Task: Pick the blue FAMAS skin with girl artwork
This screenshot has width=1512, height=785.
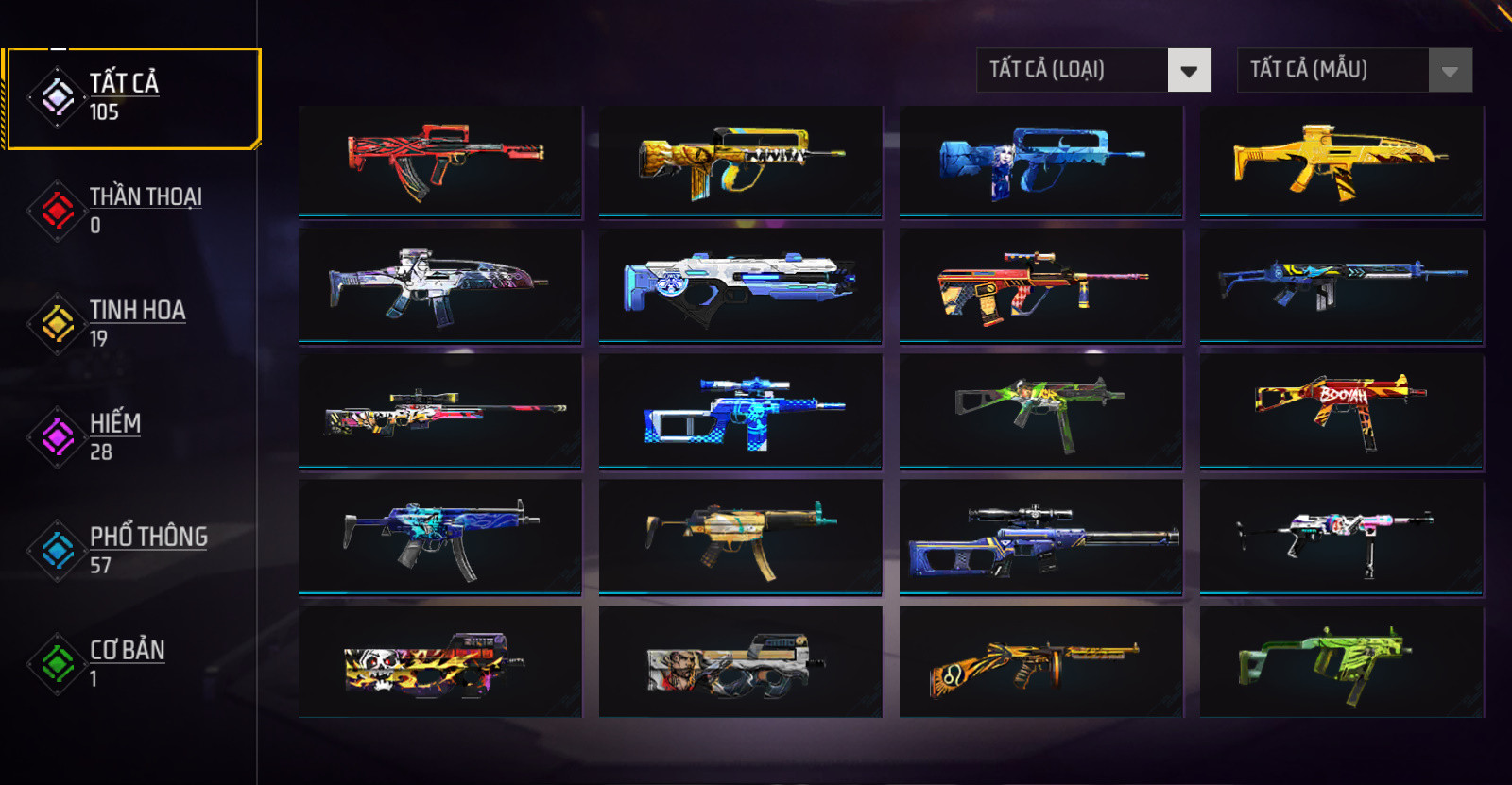Action: (1040, 162)
